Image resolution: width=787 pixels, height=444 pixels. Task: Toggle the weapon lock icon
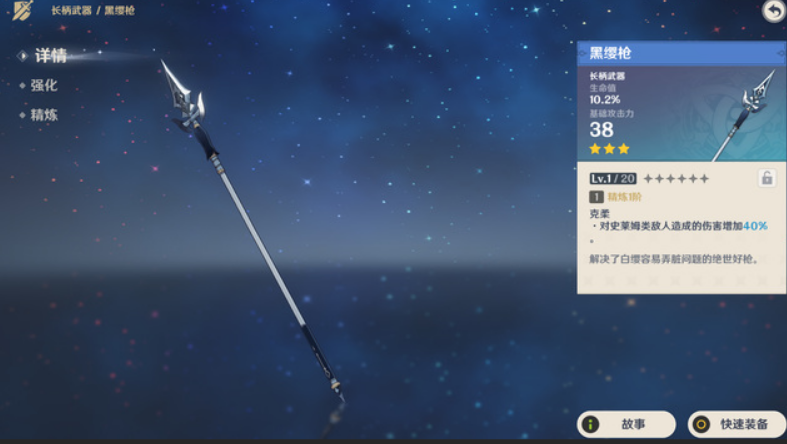pos(767,178)
